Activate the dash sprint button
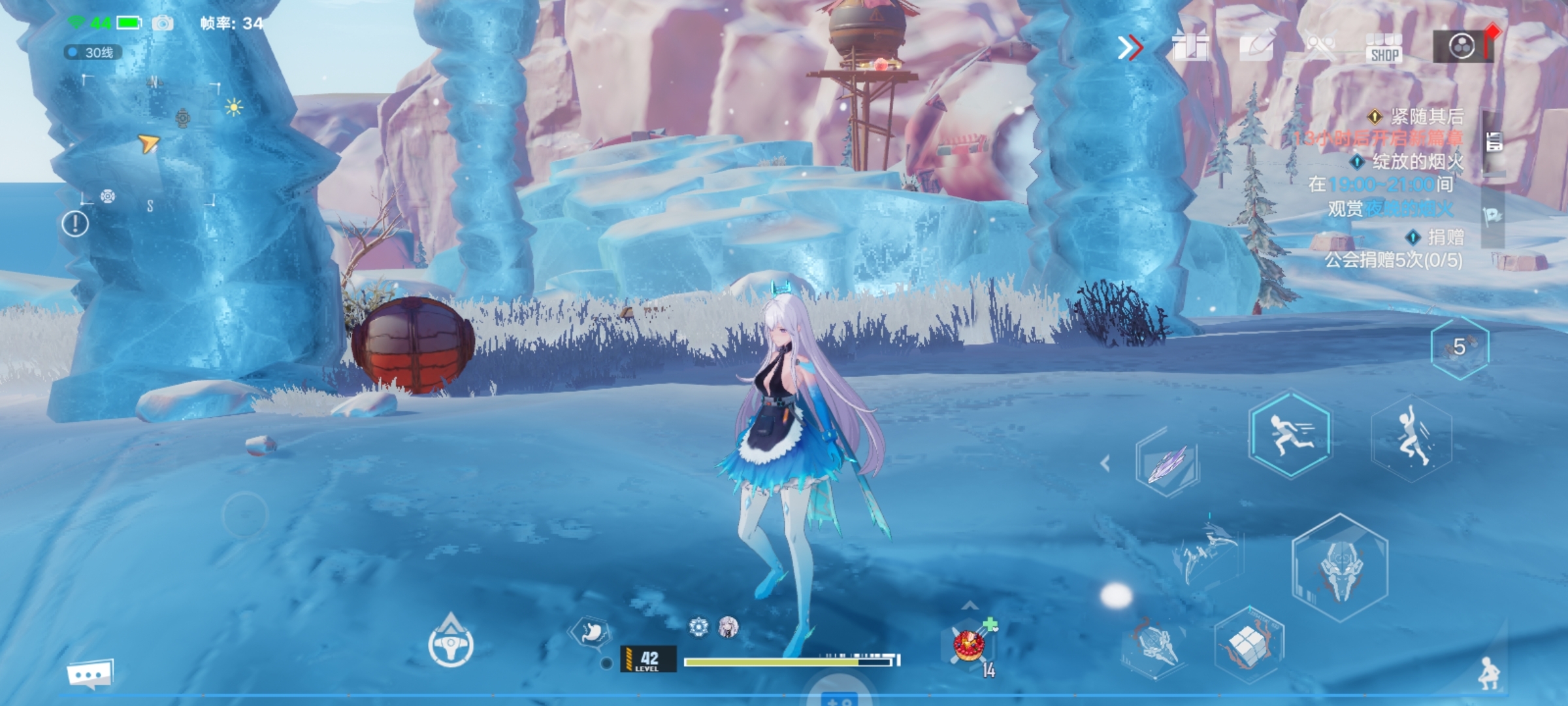The height and width of the screenshot is (706, 1568). pyautogui.click(x=1289, y=434)
